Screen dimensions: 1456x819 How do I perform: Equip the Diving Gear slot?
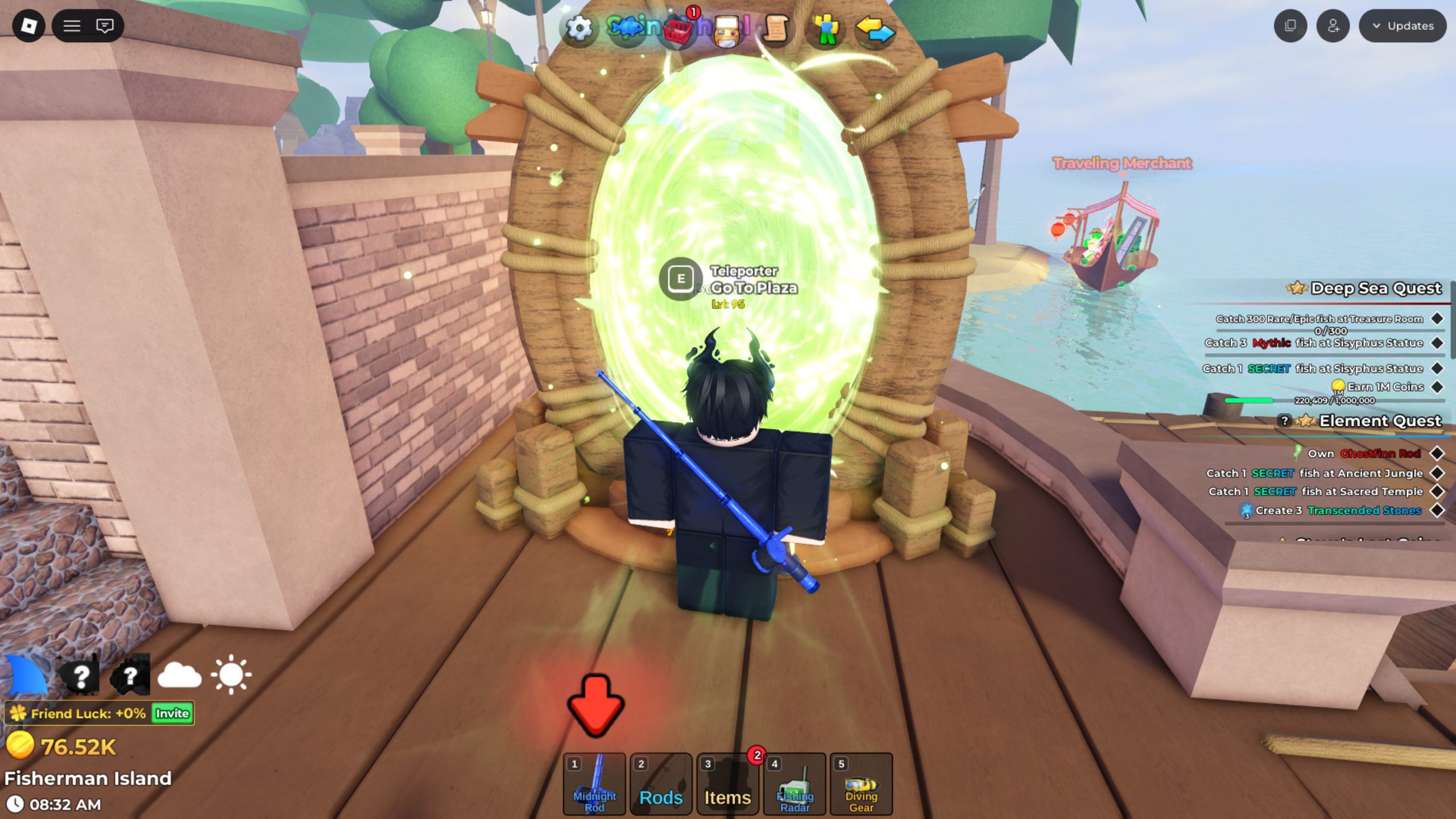(x=861, y=784)
